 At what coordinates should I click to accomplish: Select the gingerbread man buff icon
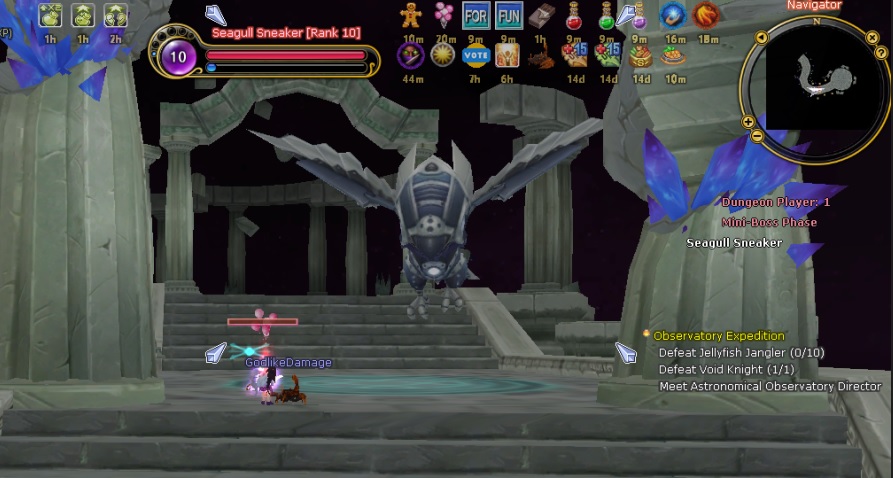[x=411, y=15]
